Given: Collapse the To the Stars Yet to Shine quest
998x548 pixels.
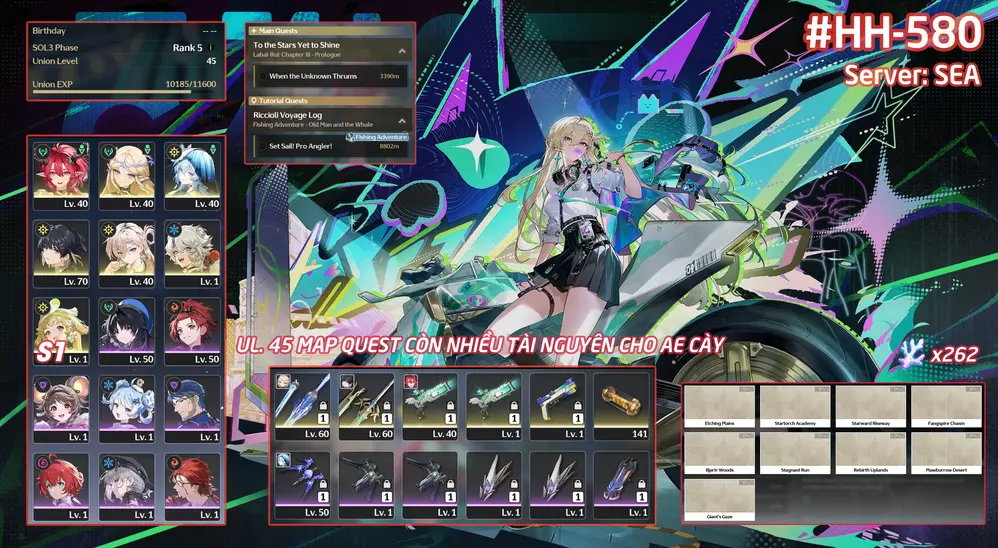Looking at the screenshot, I should pos(402,50).
